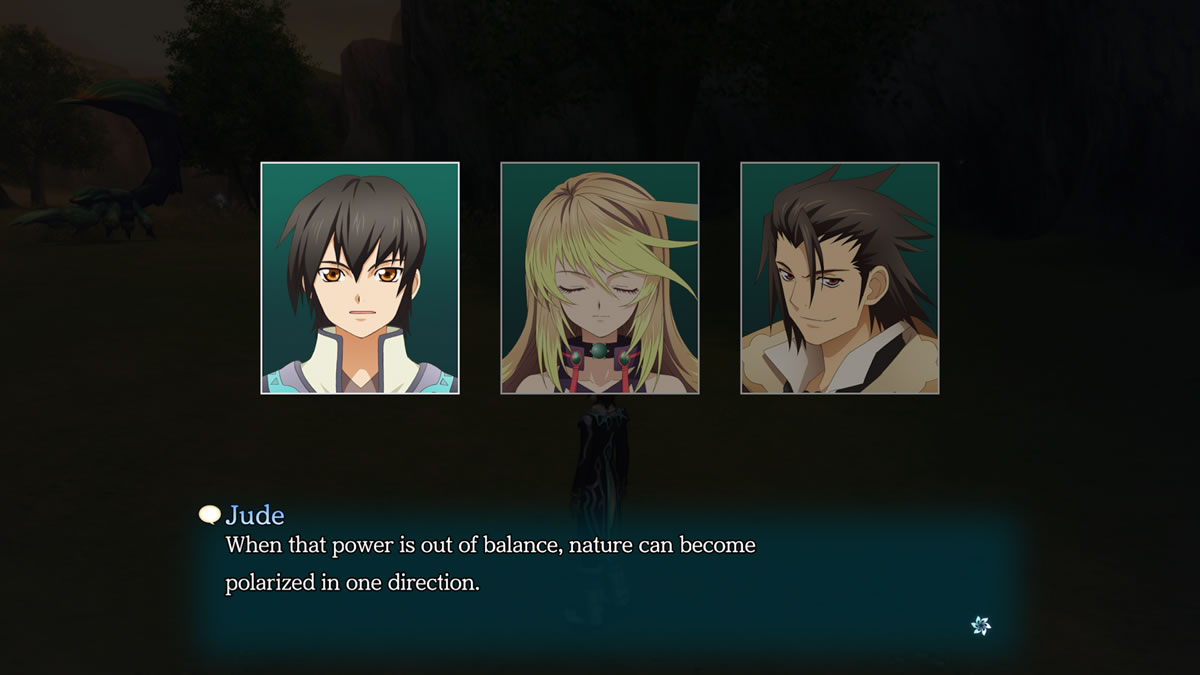This screenshot has height=675, width=1200.
Task: Select the blonde woman's portrait panel
Action: tap(600, 278)
